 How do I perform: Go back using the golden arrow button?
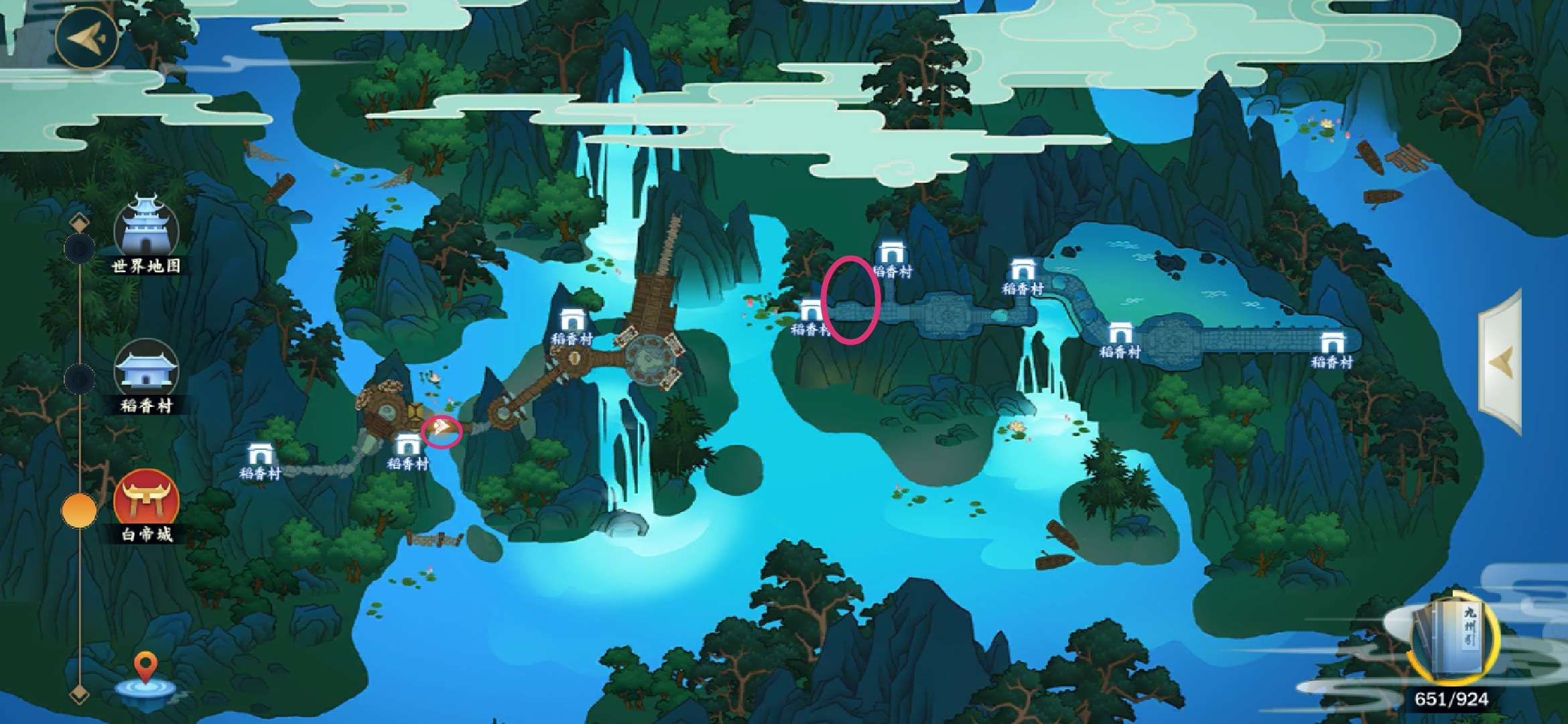coord(86,38)
